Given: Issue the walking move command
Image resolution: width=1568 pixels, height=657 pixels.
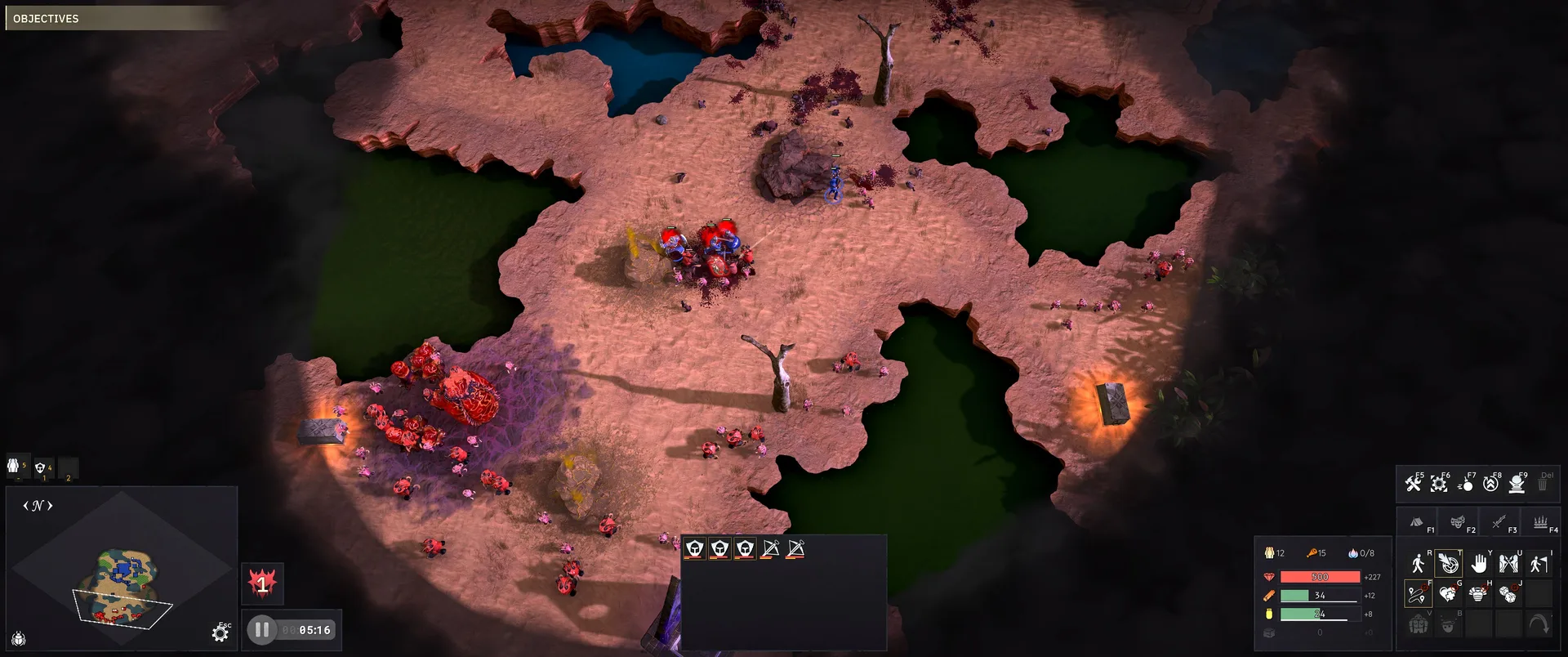Looking at the screenshot, I should tap(1418, 563).
